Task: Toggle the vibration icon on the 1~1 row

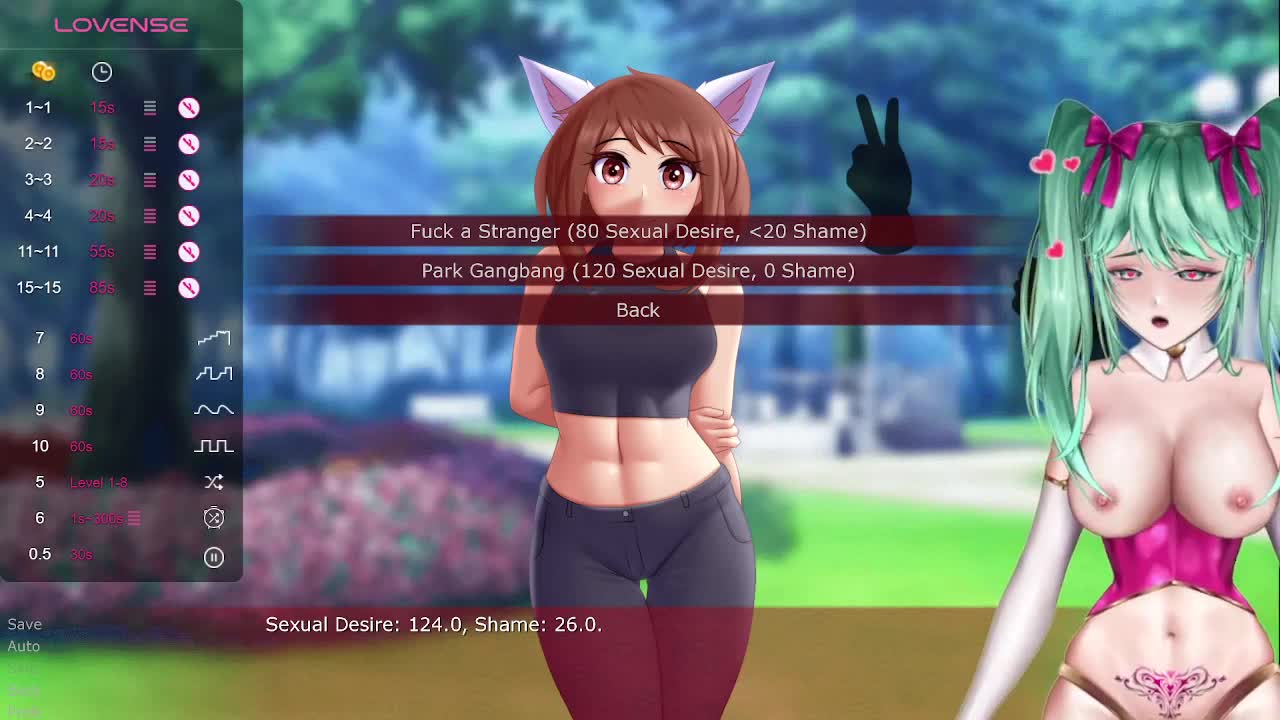Action: 189,108
